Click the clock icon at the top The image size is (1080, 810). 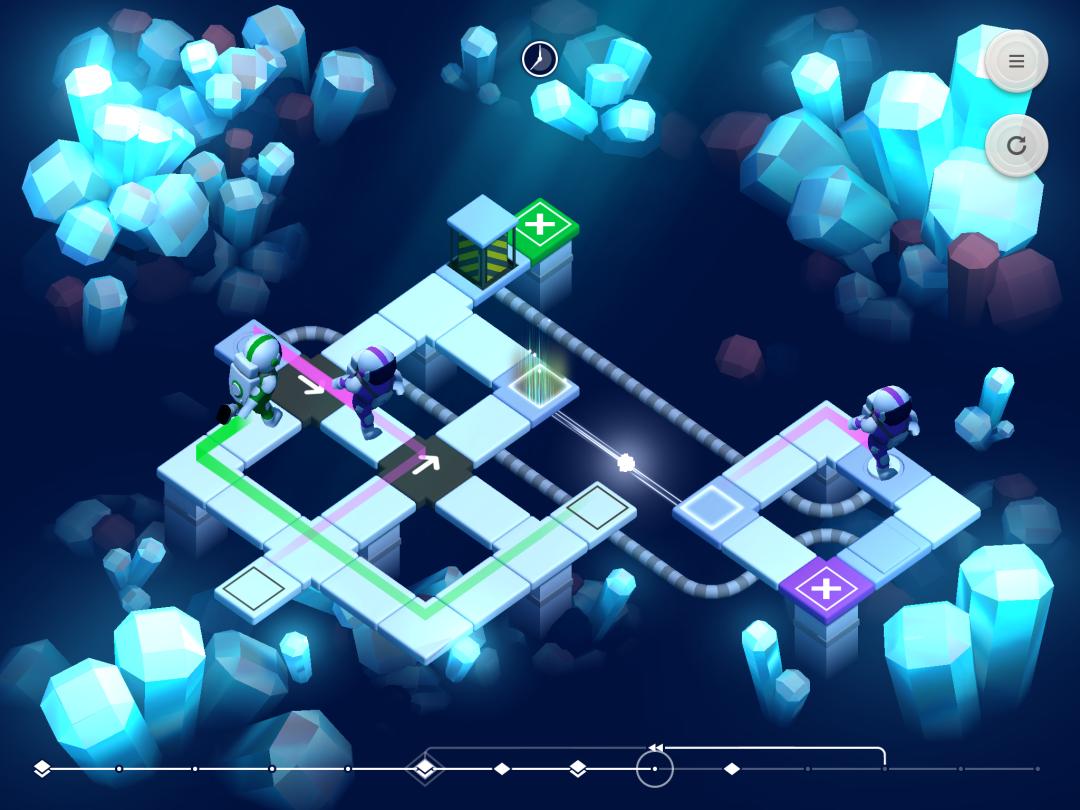tap(539, 59)
